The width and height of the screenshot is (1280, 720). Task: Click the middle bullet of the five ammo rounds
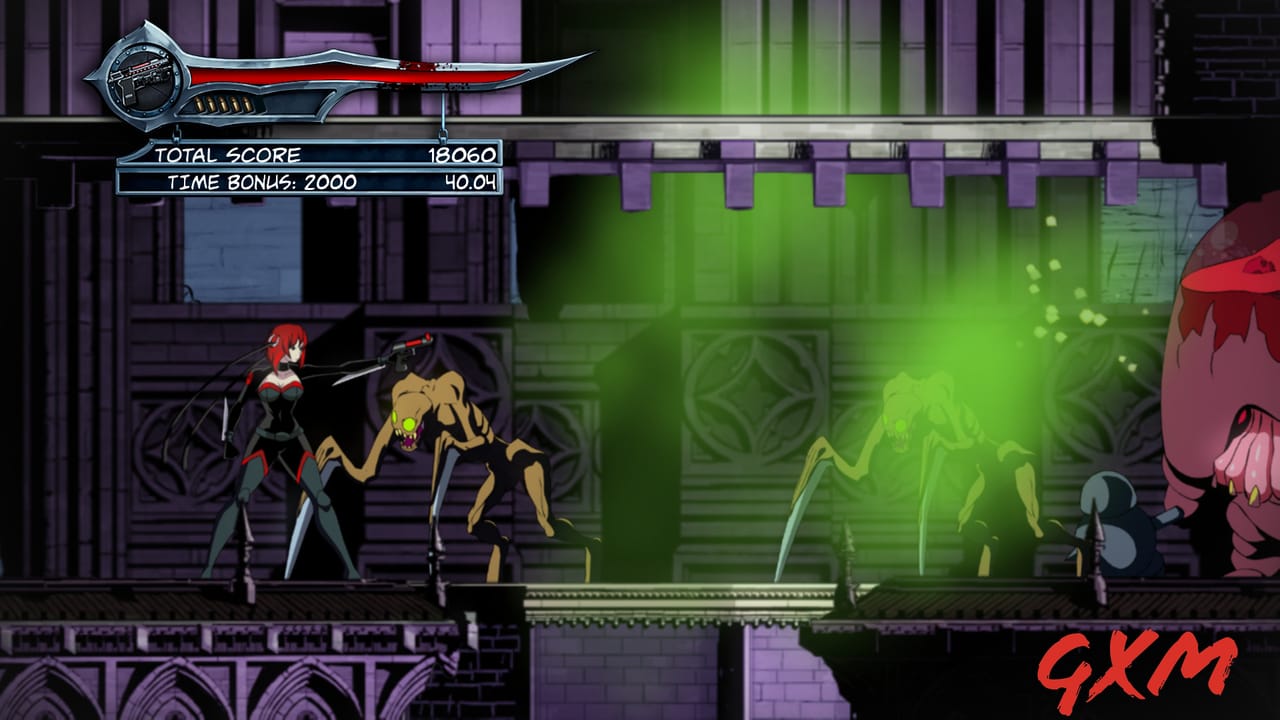[224, 103]
